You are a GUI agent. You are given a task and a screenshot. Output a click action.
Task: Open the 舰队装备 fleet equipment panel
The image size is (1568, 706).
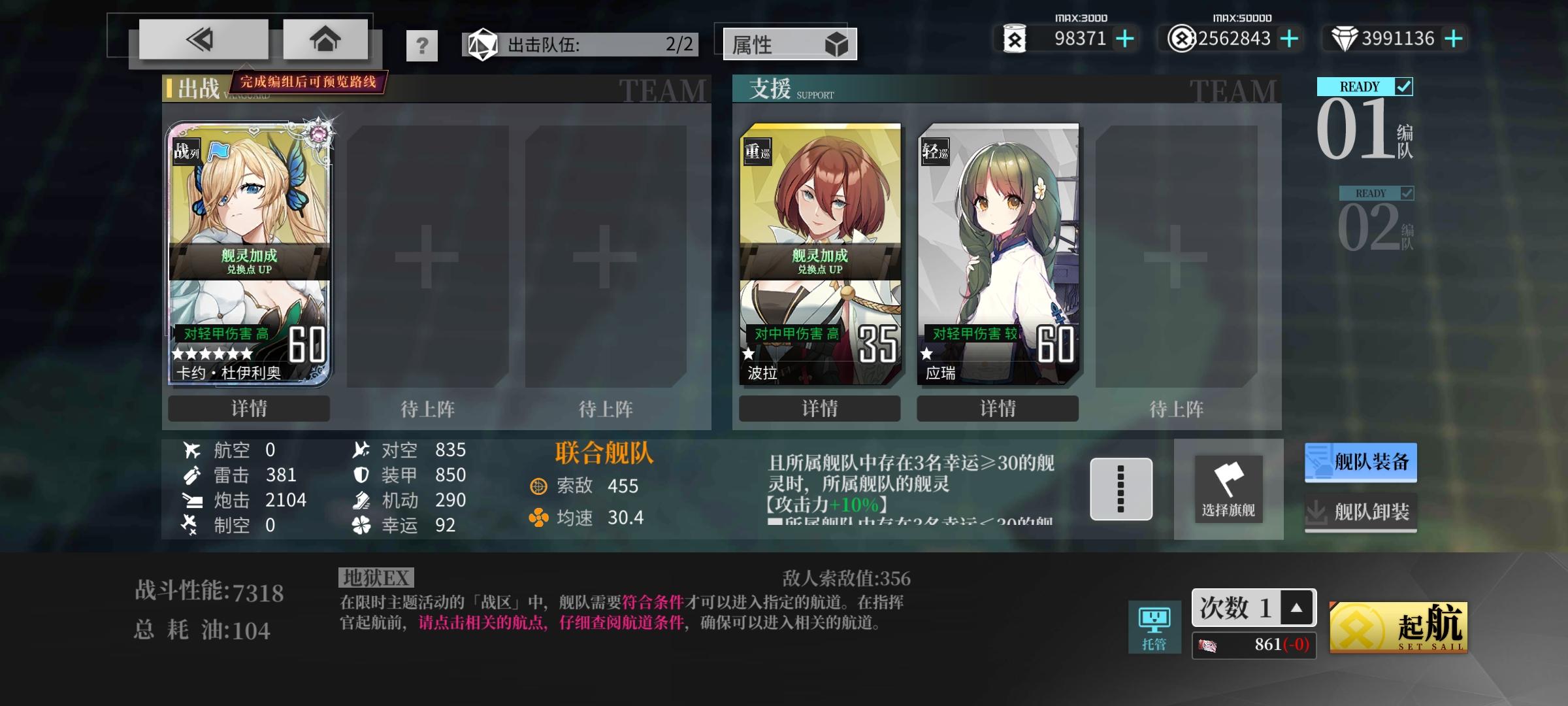(1360, 462)
